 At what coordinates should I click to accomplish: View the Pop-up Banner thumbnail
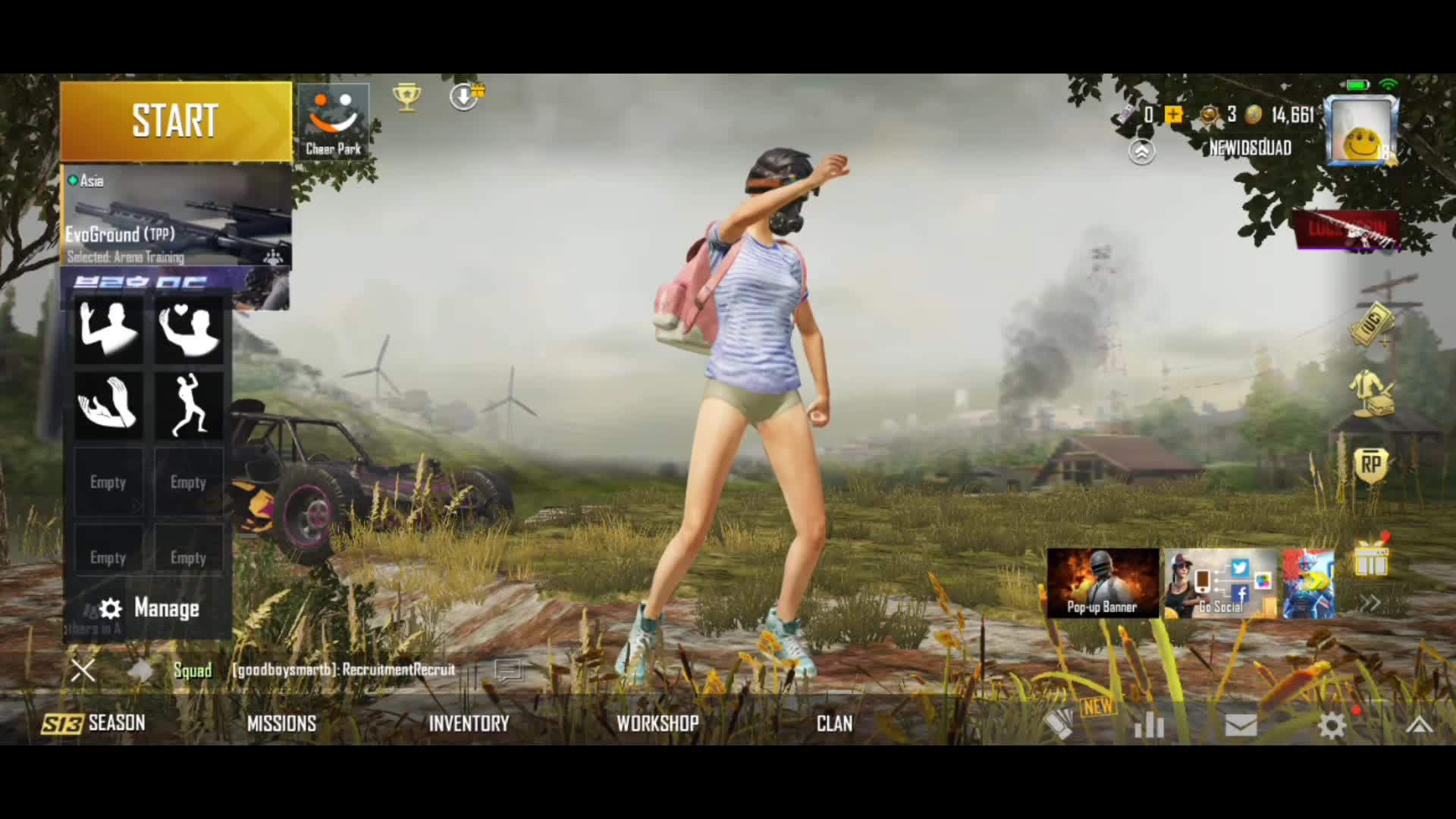1103,583
